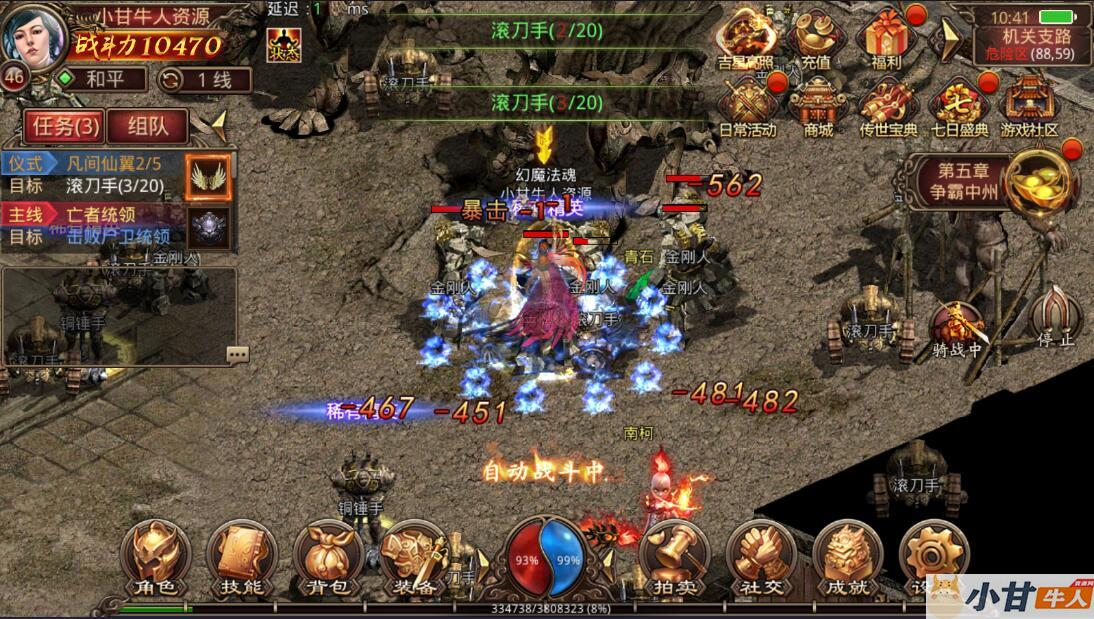Switch to the 组队 team tab
The height and width of the screenshot is (619, 1094).
(x=146, y=126)
